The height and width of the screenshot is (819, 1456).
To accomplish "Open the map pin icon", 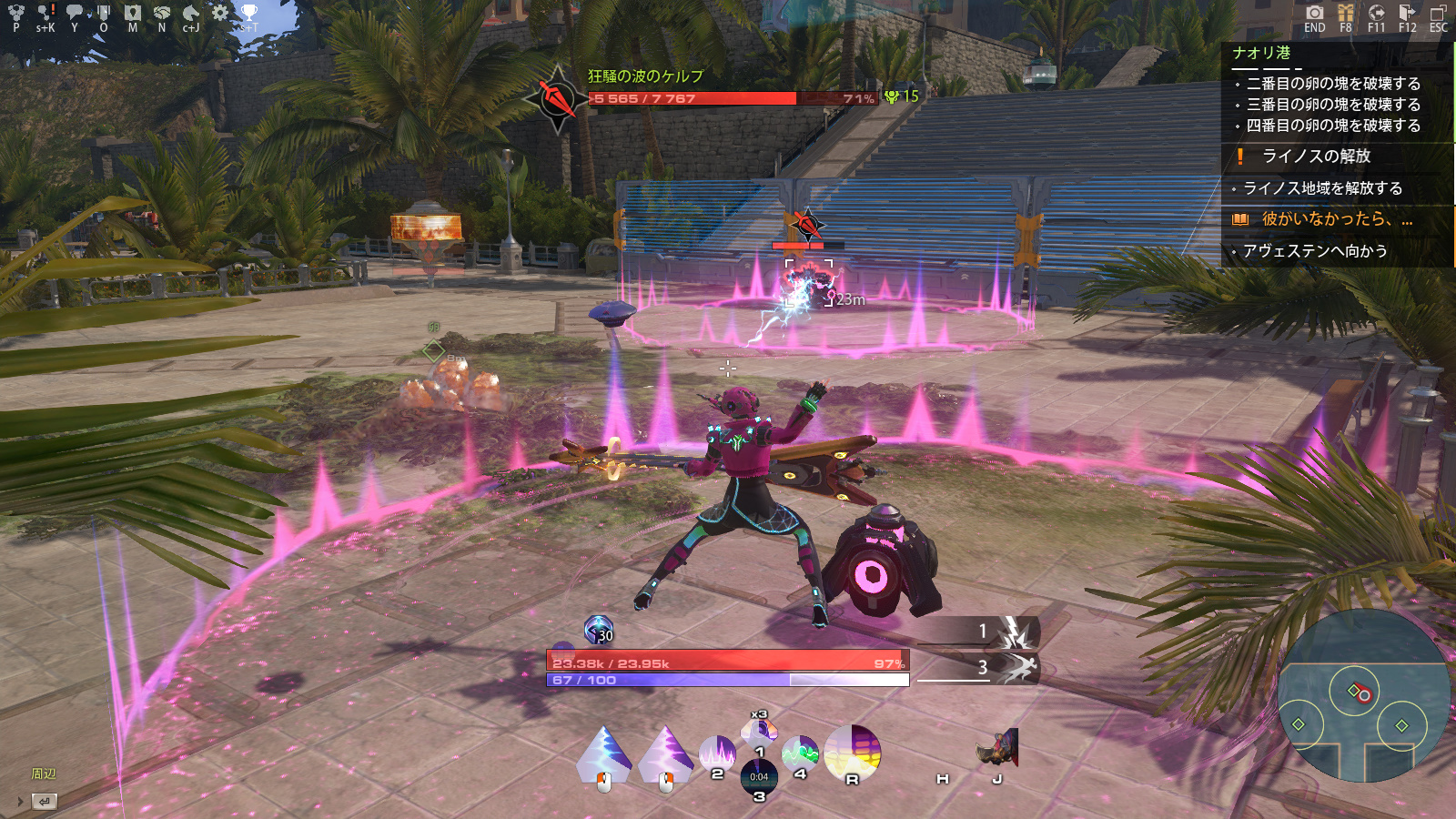I will [x=133, y=13].
